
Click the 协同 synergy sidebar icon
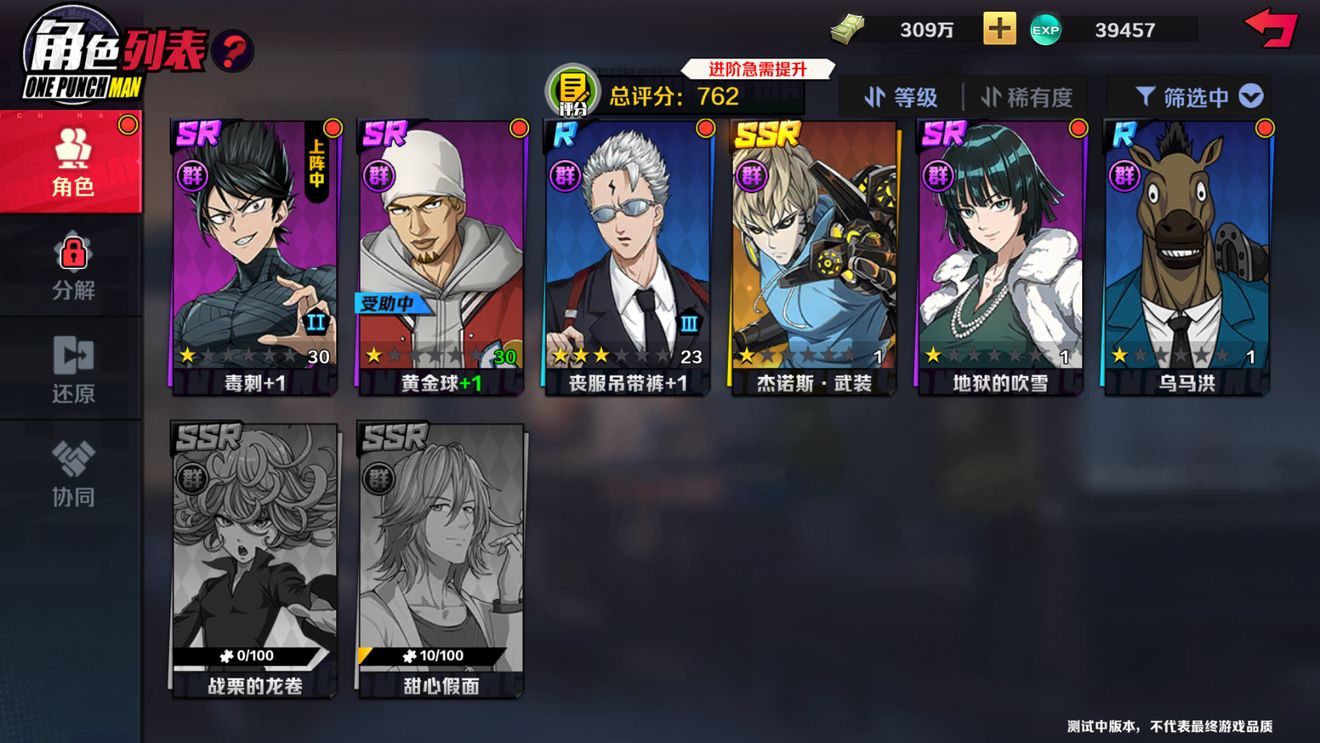[70, 469]
